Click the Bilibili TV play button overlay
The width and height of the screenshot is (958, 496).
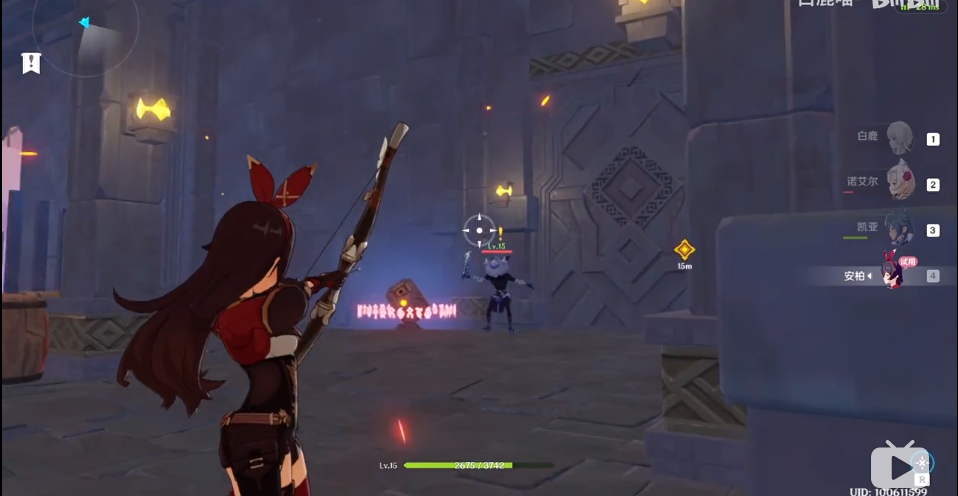tap(898, 466)
